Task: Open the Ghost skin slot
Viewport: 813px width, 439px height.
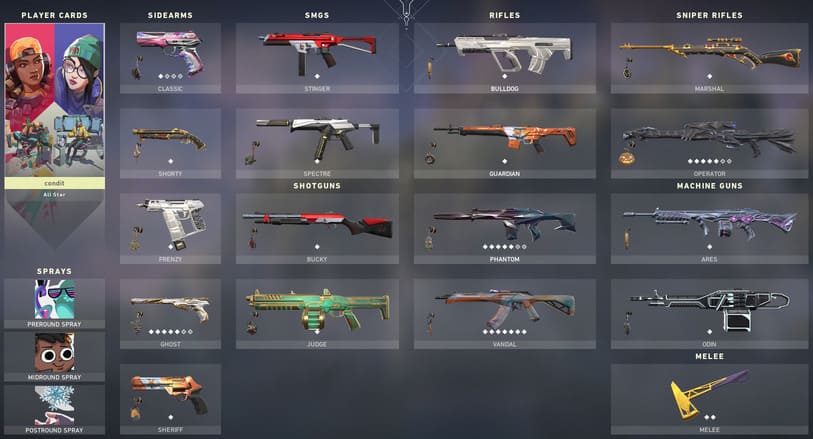Action: [170, 313]
